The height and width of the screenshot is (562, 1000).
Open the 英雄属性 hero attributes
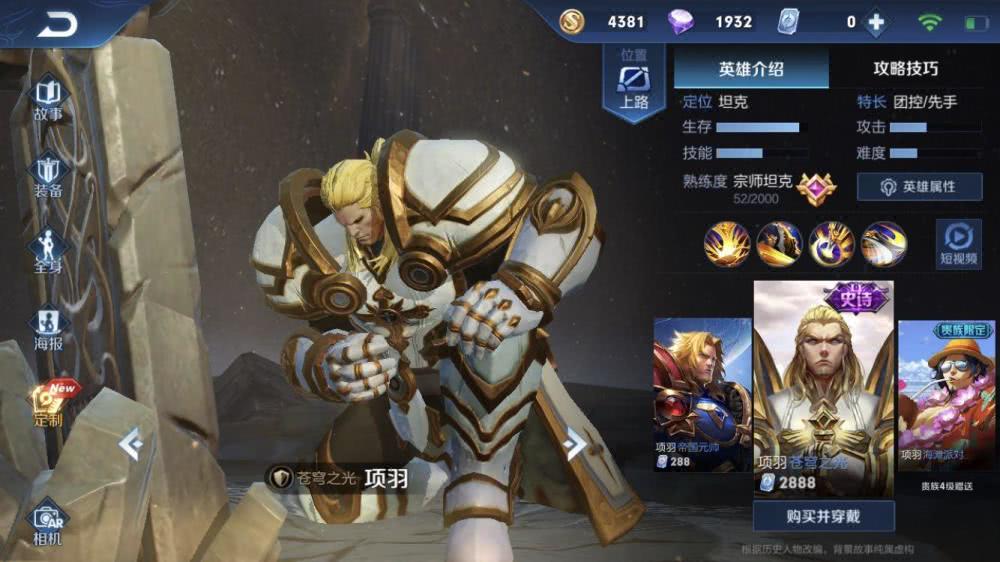(919, 187)
